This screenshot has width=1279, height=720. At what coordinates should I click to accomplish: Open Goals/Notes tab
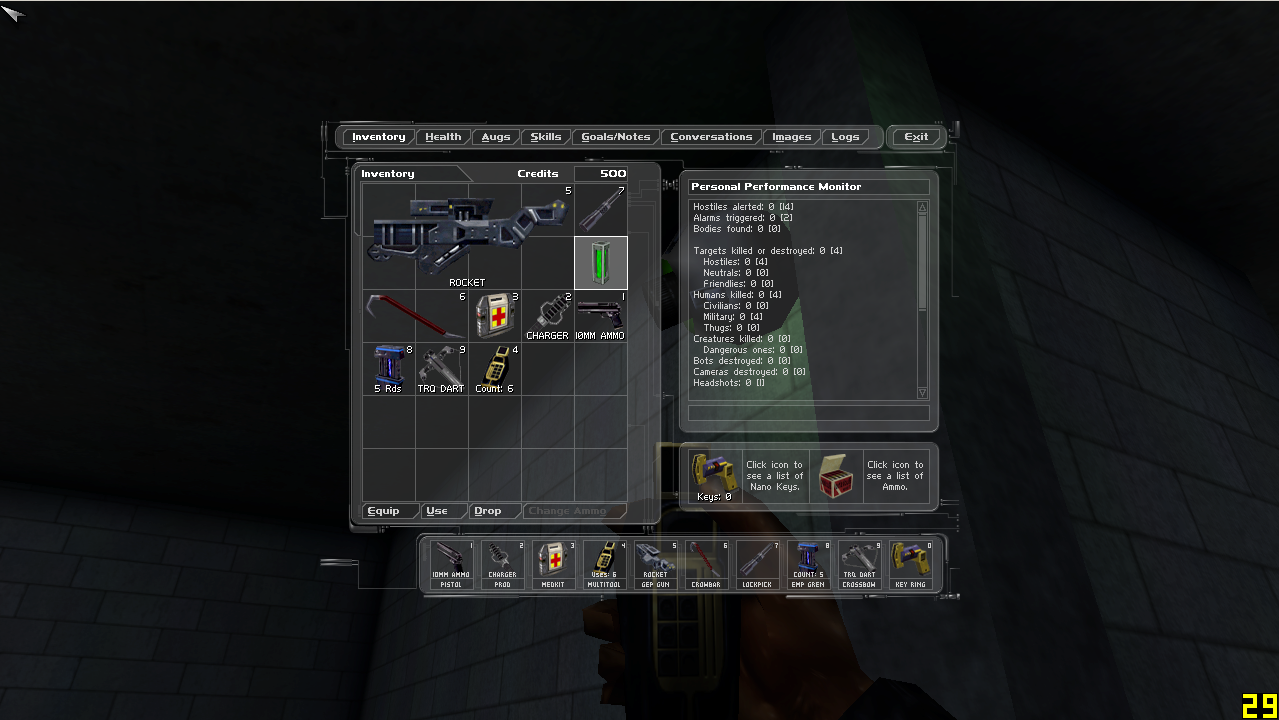pos(615,137)
